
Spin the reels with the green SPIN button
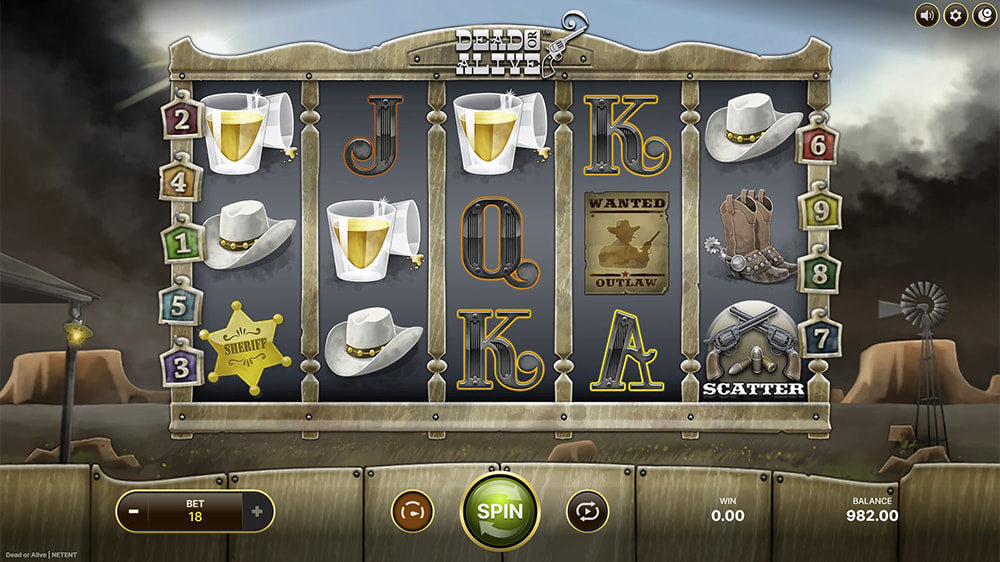click(x=499, y=510)
